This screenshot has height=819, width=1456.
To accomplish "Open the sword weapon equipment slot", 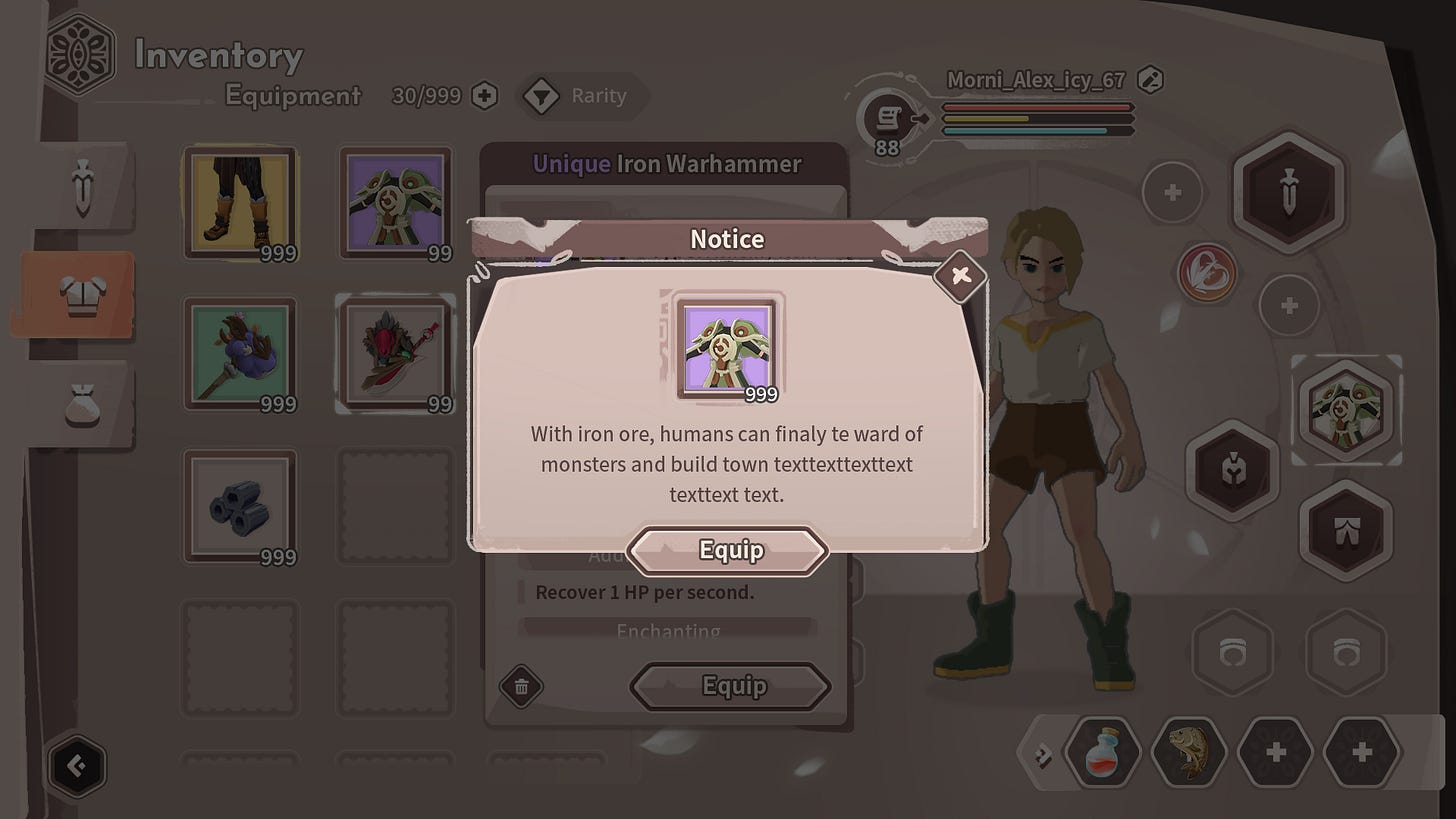I will tap(1288, 190).
